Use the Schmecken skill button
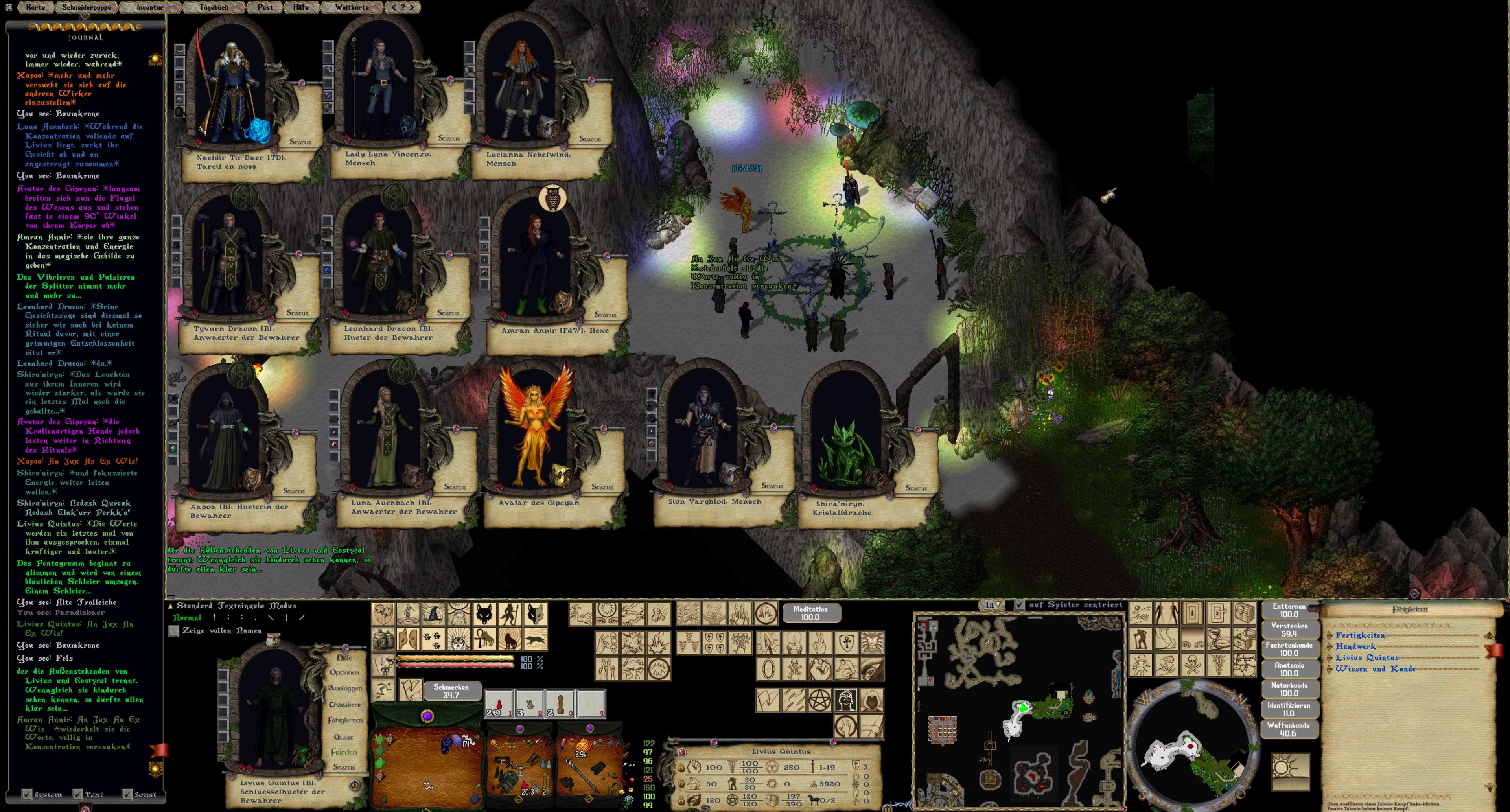Viewport: 1510px width, 812px height. (x=451, y=690)
